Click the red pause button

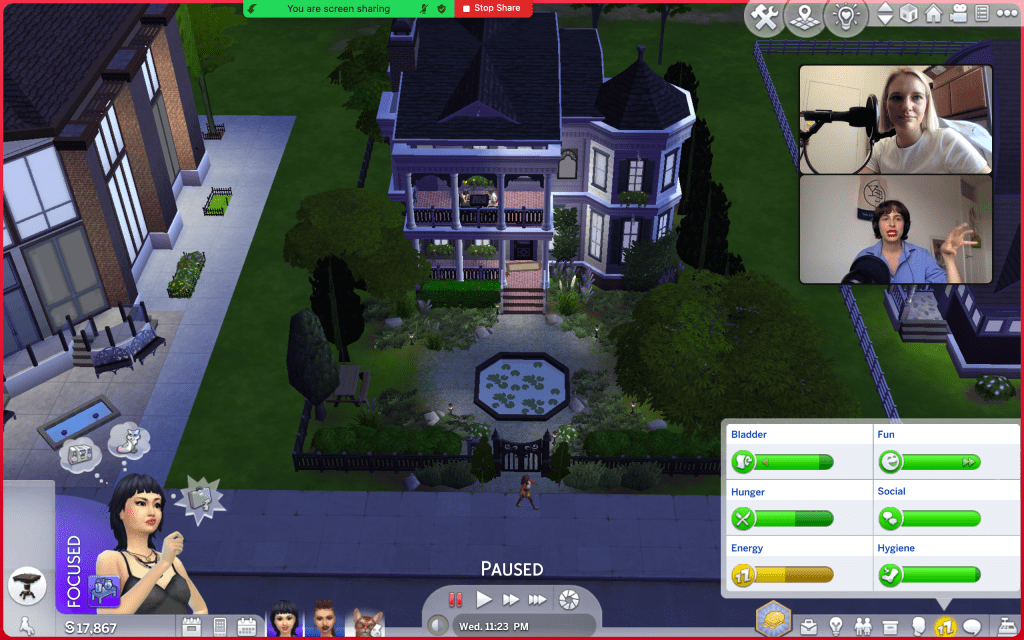point(456,599)
